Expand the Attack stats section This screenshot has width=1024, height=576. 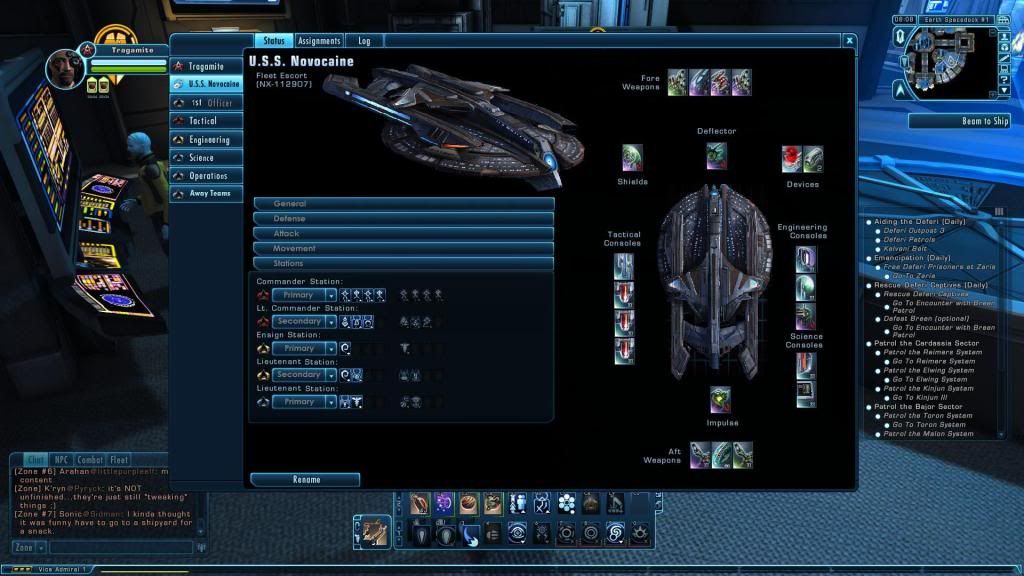(403, 233)
